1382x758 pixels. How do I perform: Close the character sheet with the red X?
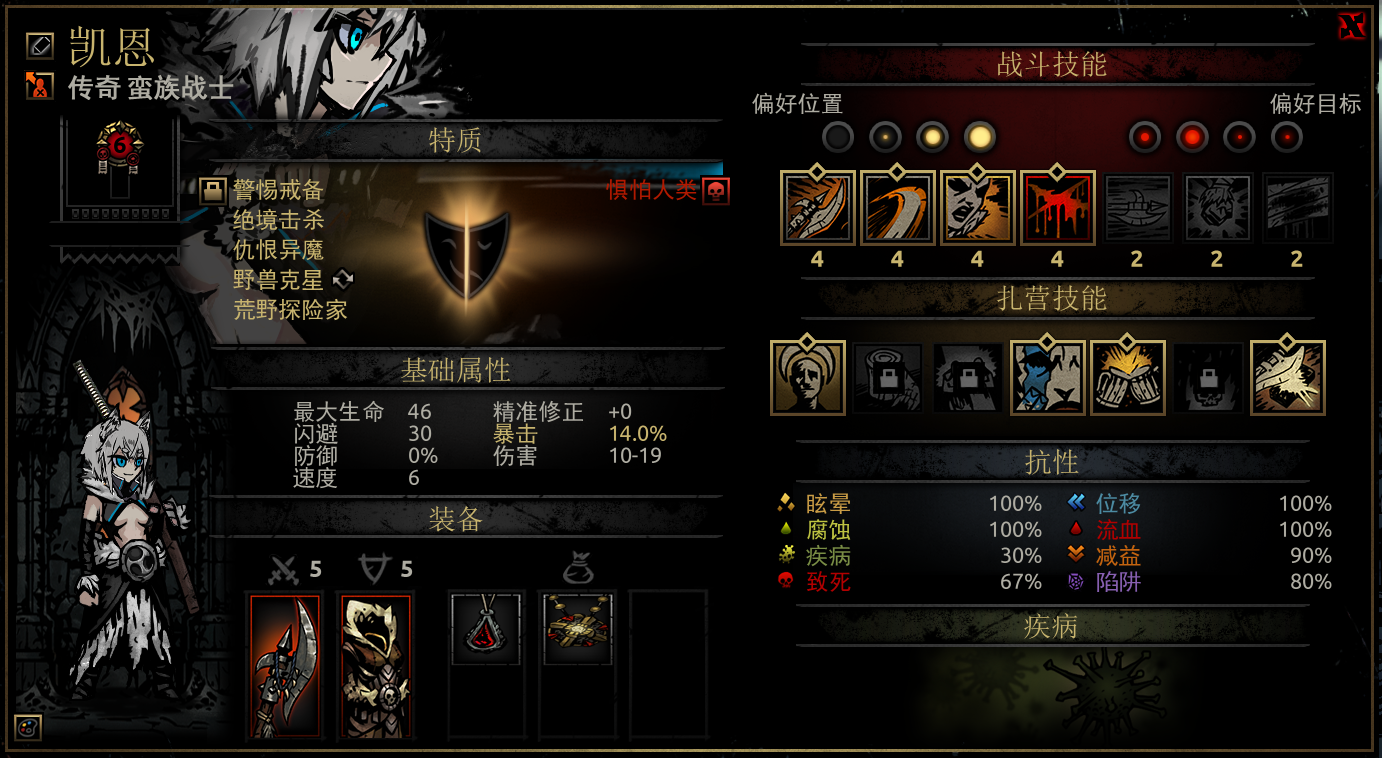[x=1351, y=27]
